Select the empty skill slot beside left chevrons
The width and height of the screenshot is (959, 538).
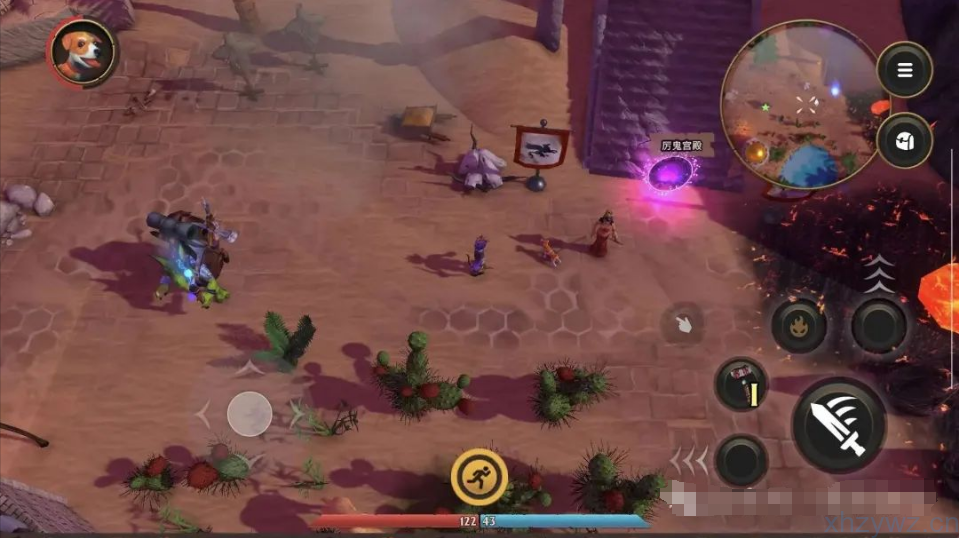742,461
